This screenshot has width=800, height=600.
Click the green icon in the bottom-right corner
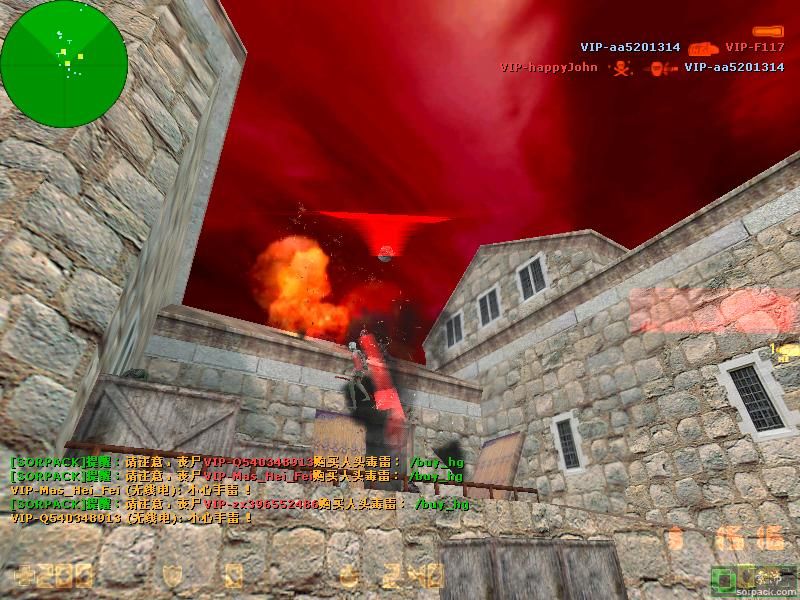point(721,577)
